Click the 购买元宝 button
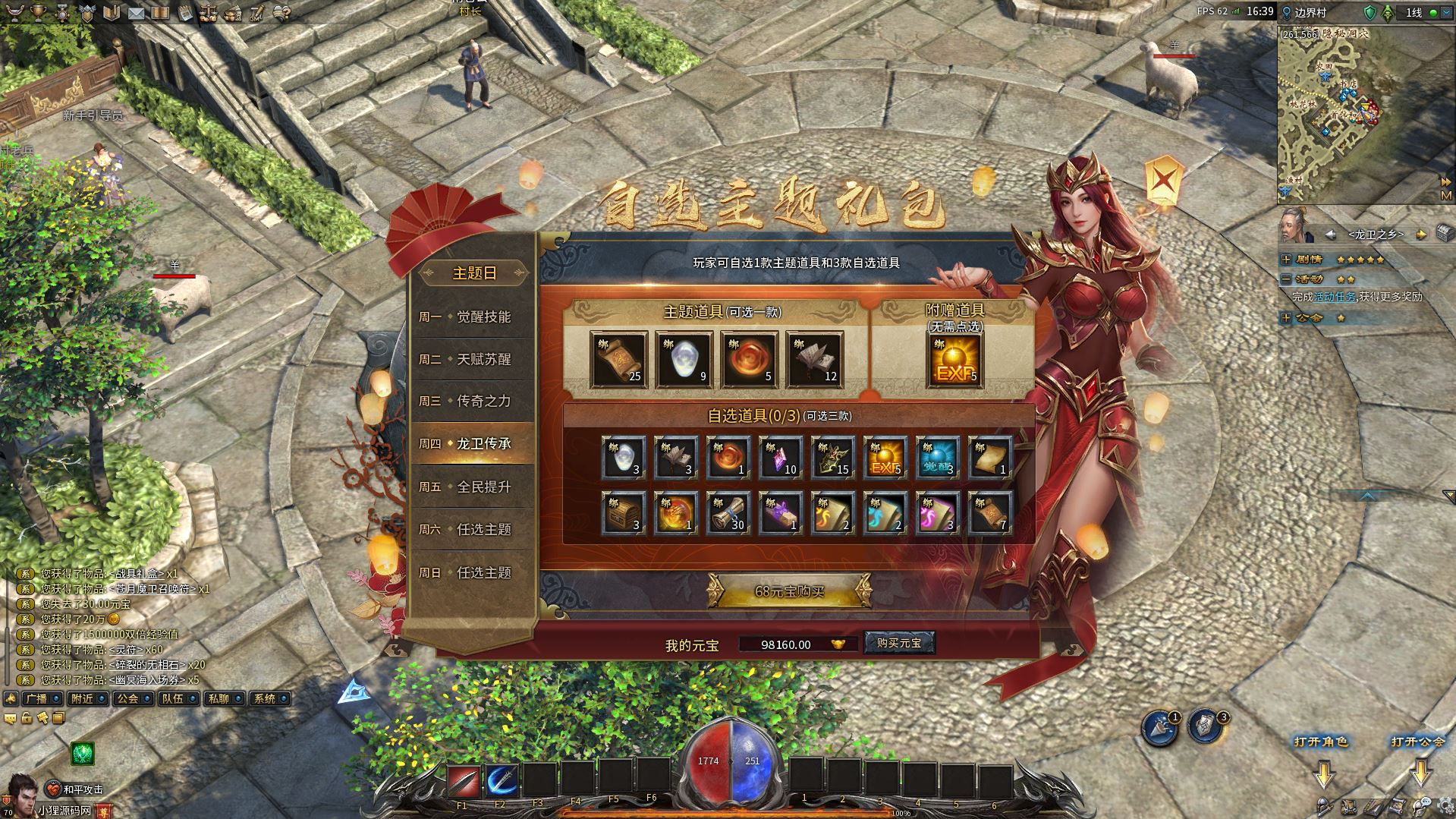The height and width of the screenshot is (819, 1456). (898, 643)
